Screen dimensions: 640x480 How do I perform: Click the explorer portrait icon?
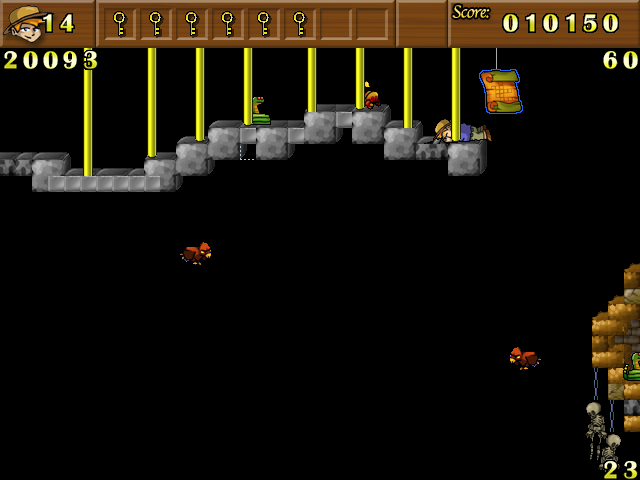(24, 22)
